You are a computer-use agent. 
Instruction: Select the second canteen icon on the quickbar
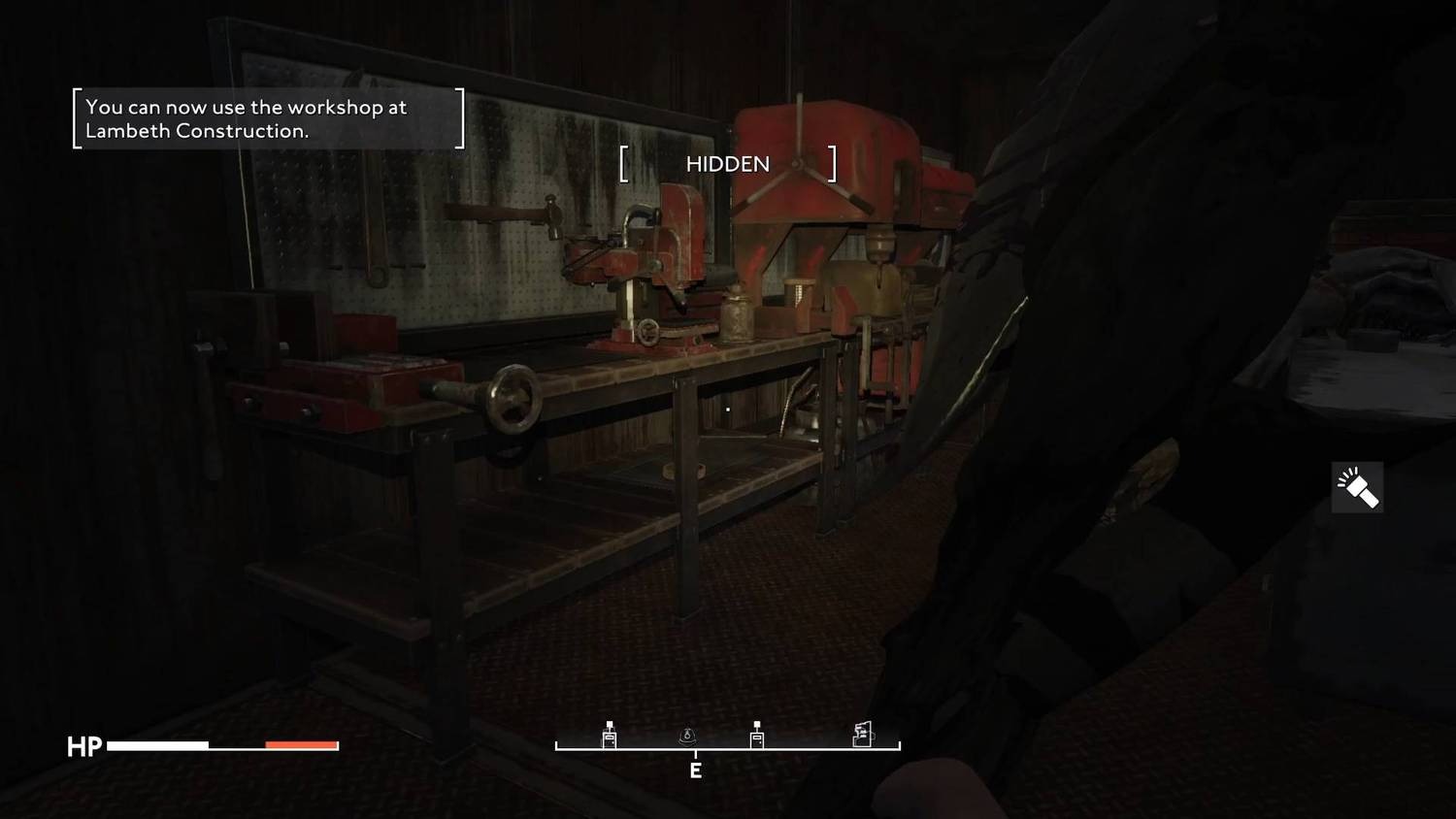[755, 737]
